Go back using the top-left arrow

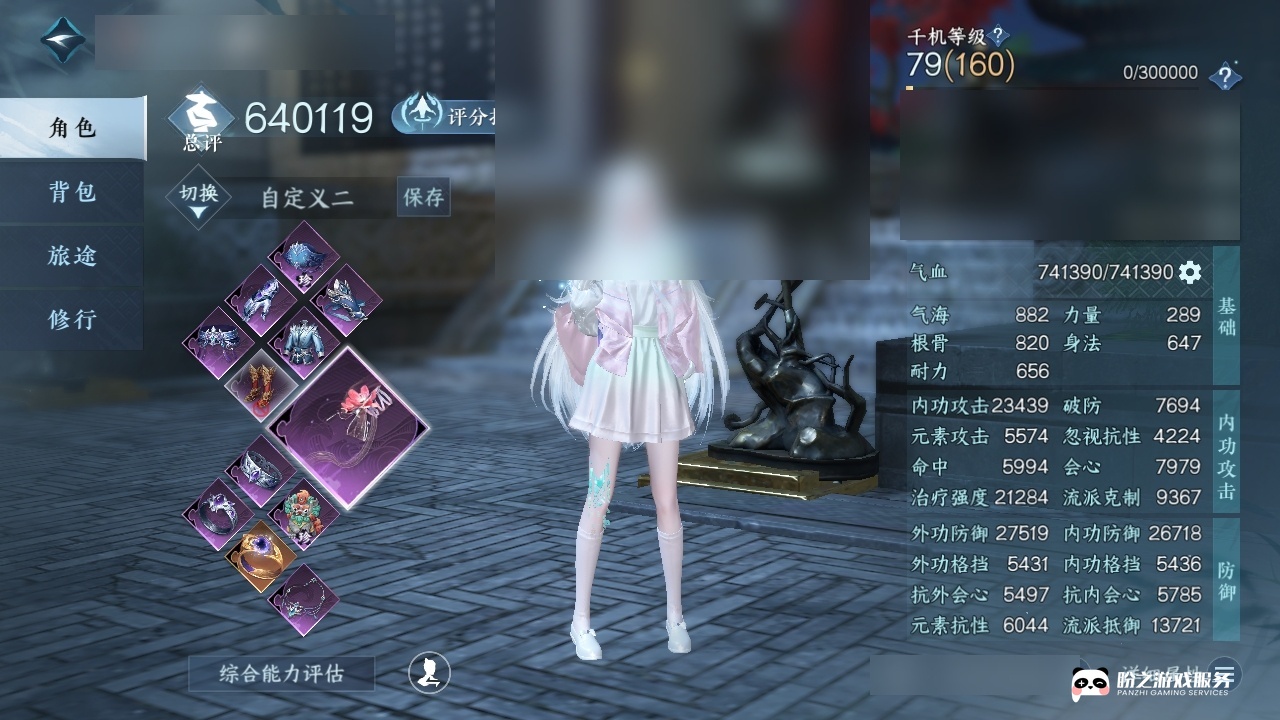pyautogui.click(x=64, y=41)
